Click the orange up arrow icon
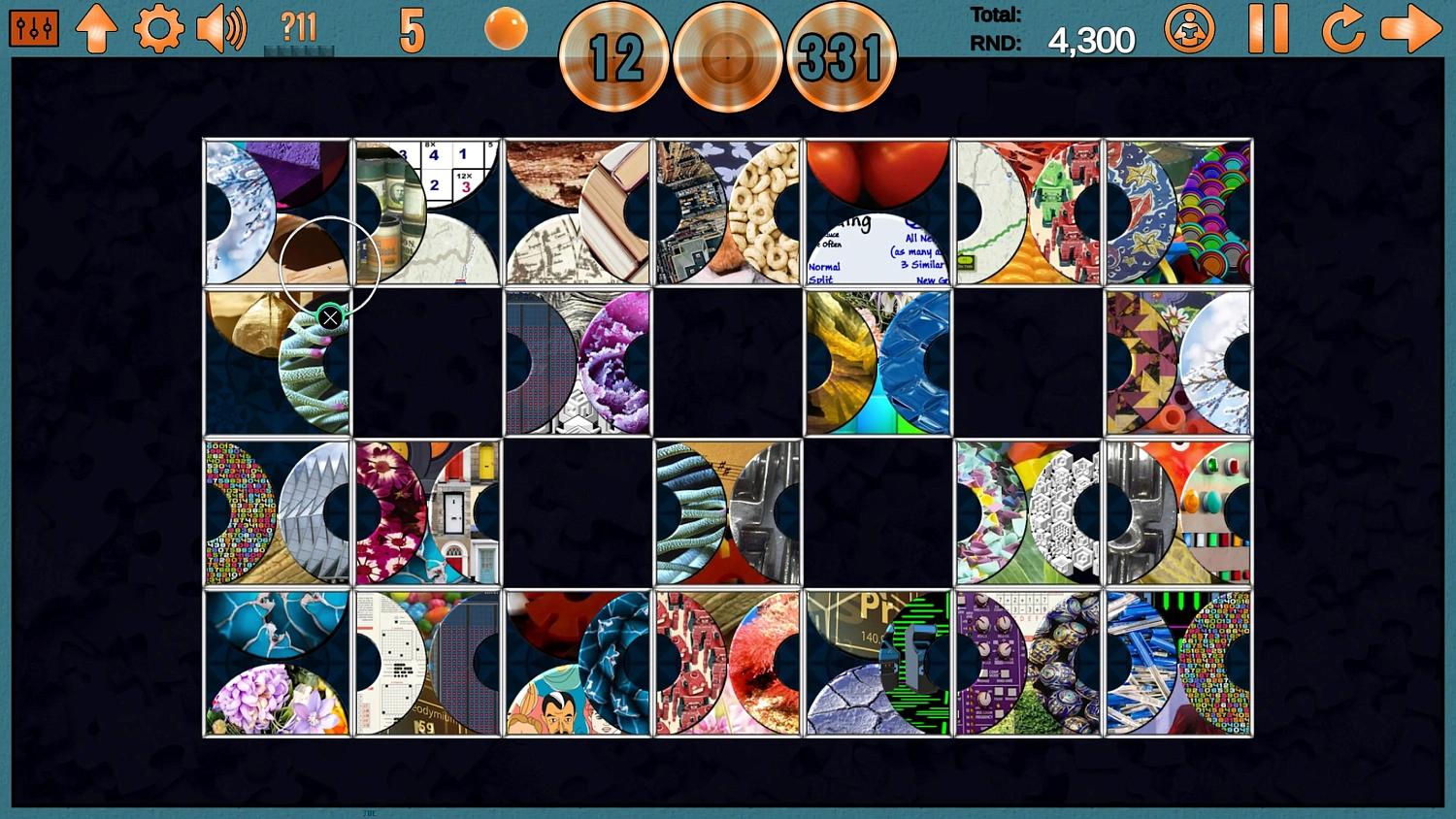This screenshot has height=819, width=1456. (96, 27)
